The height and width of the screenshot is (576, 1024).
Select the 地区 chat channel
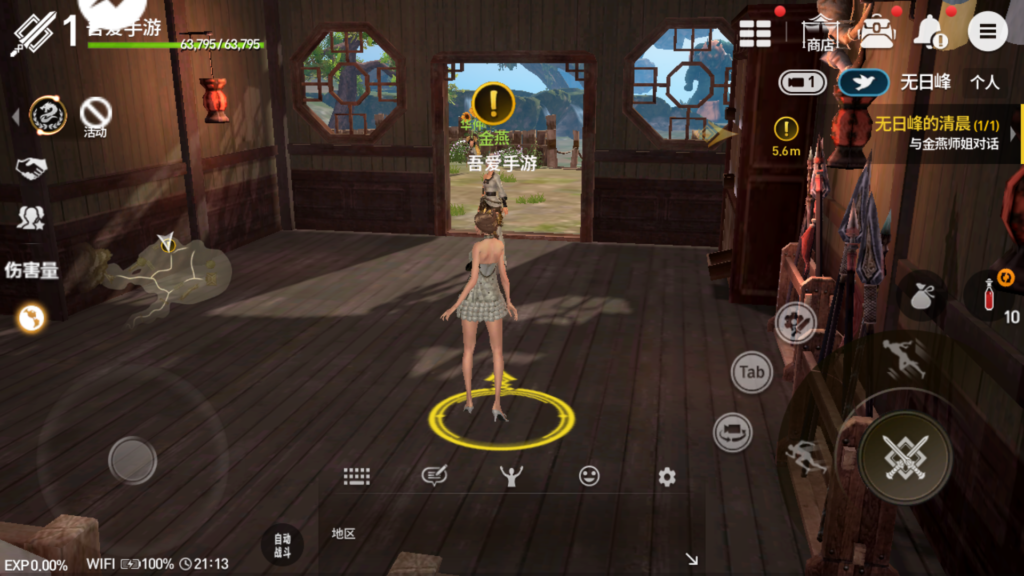(x=343, y=533)
